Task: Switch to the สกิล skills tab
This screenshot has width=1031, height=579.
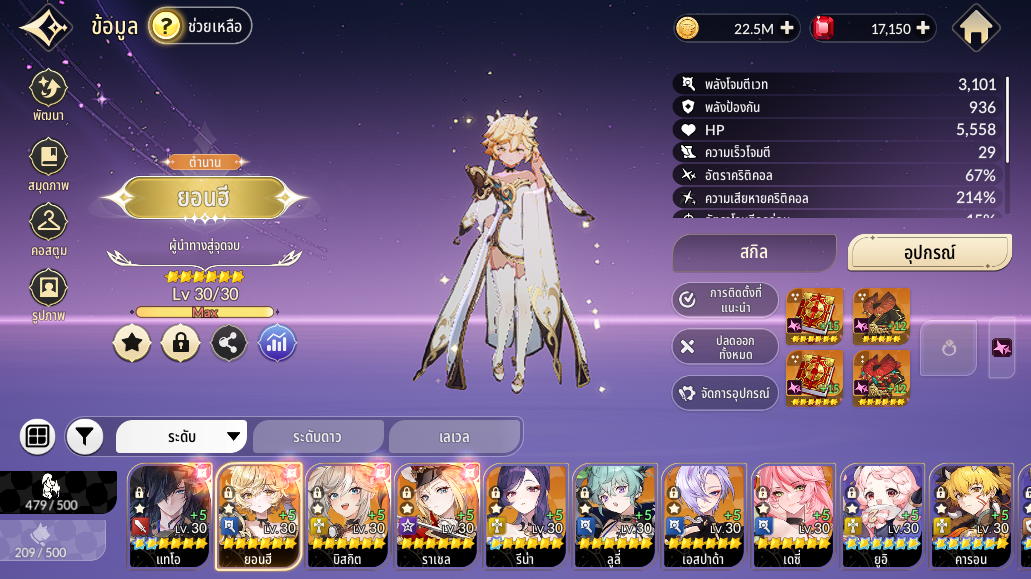Action: click(754, 253)
